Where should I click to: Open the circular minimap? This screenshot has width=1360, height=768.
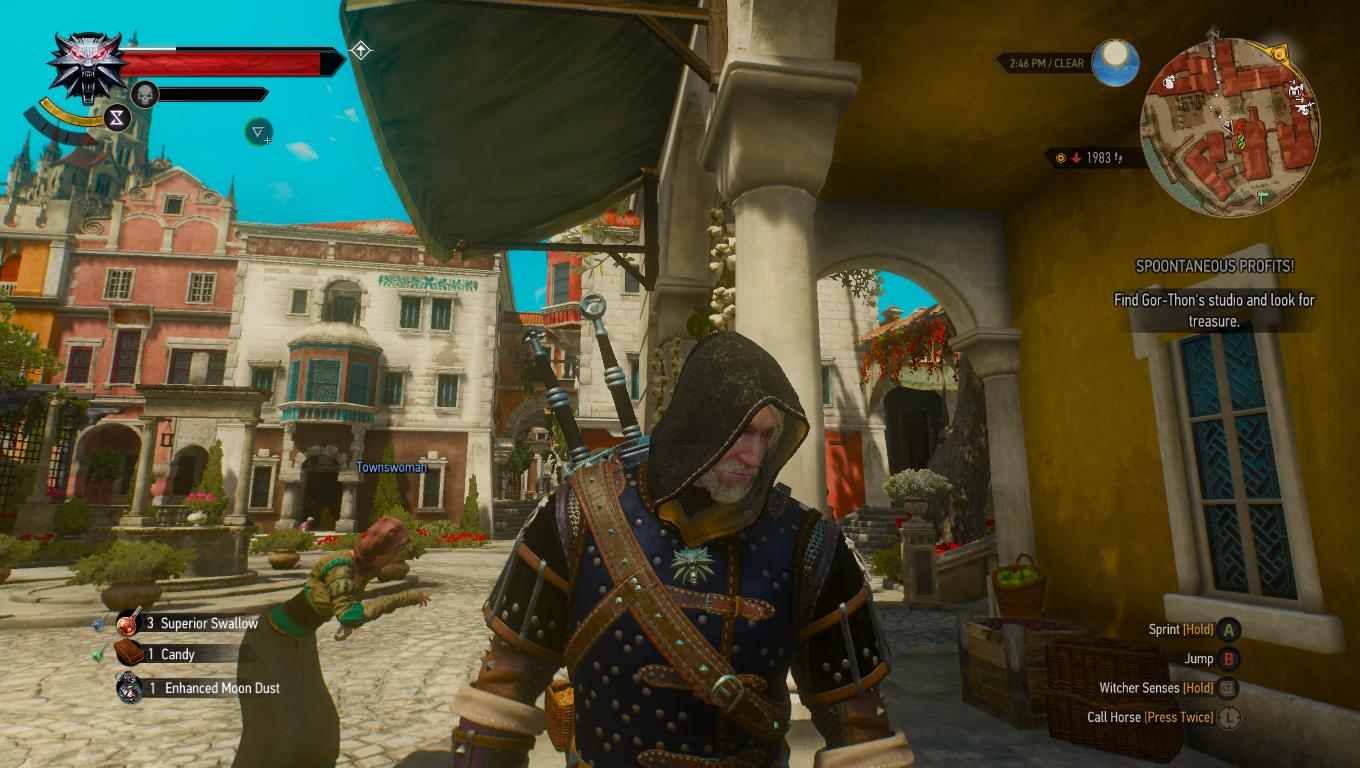tap(1229, 124)
